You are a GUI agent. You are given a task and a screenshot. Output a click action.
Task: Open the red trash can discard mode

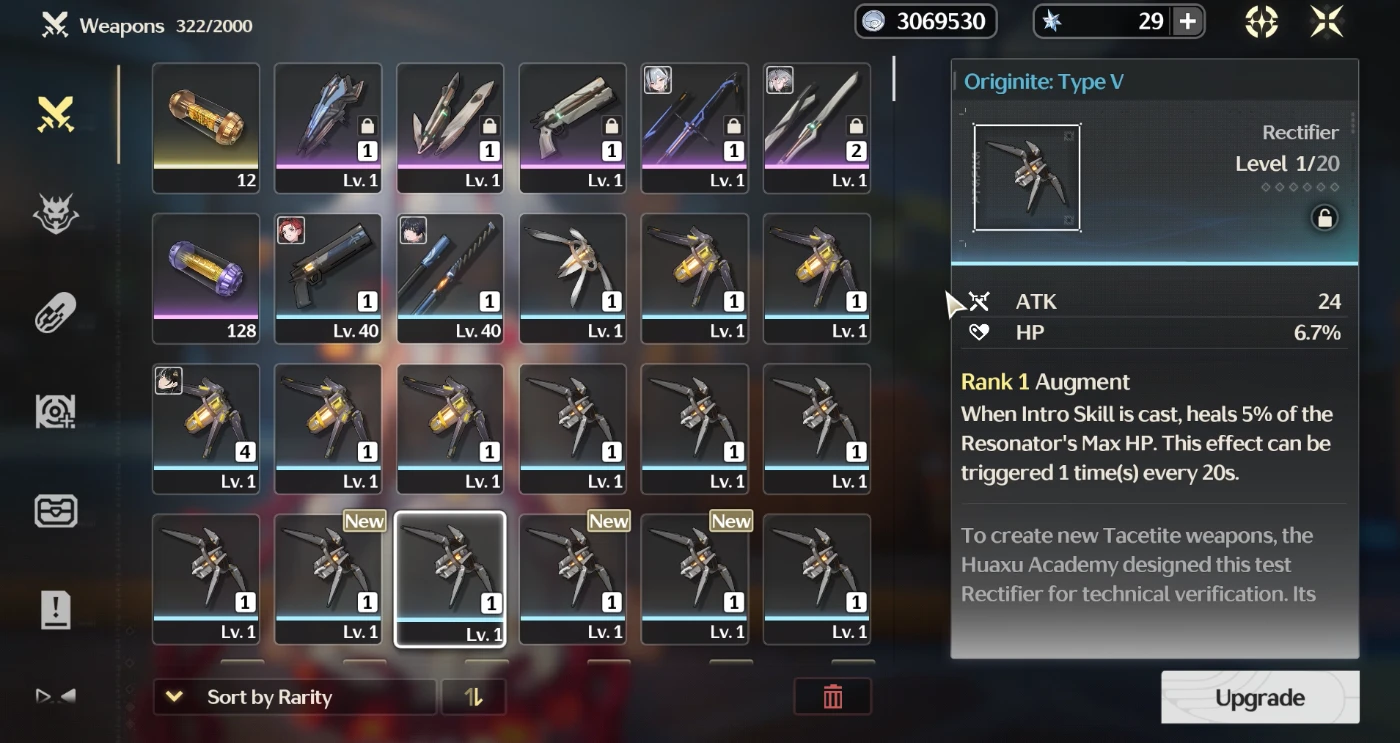click(x=832, y=697)
